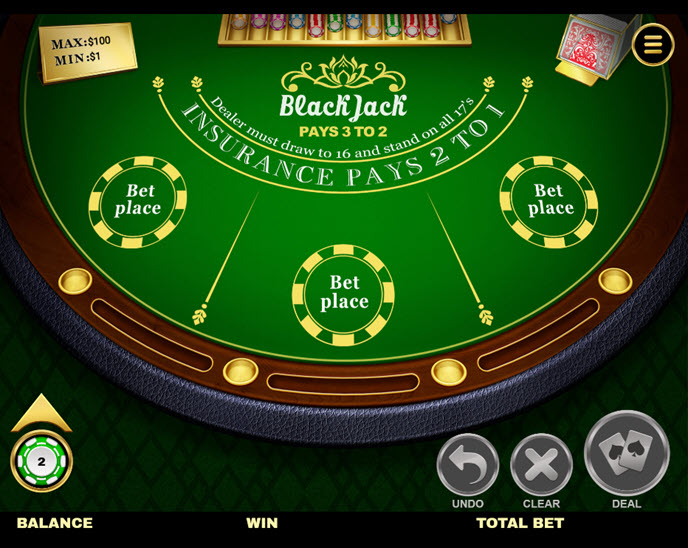Place a bet on the center spot

click(344, 293)
